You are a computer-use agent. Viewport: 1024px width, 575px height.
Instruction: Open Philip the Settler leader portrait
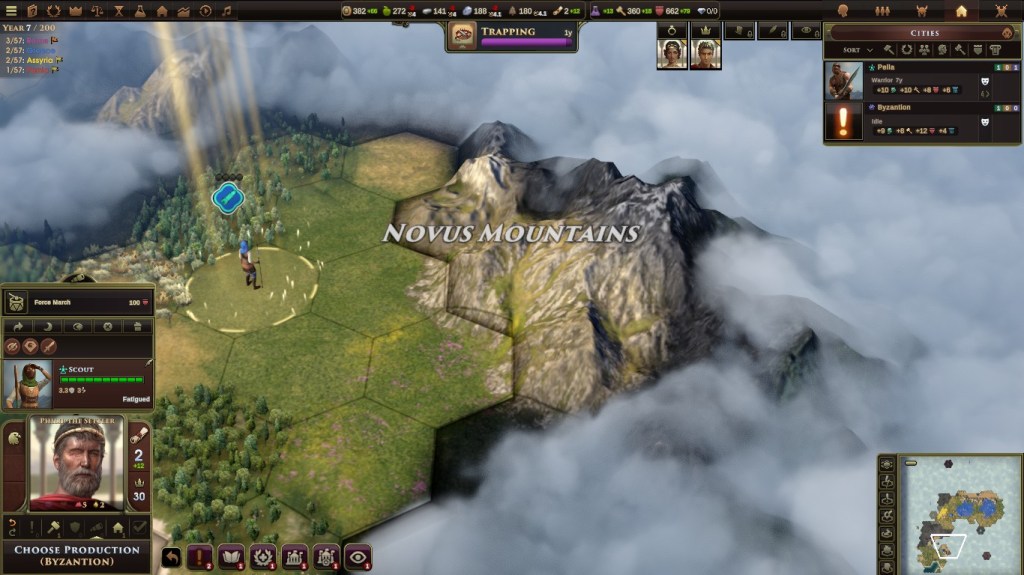(x=76, y=462)
